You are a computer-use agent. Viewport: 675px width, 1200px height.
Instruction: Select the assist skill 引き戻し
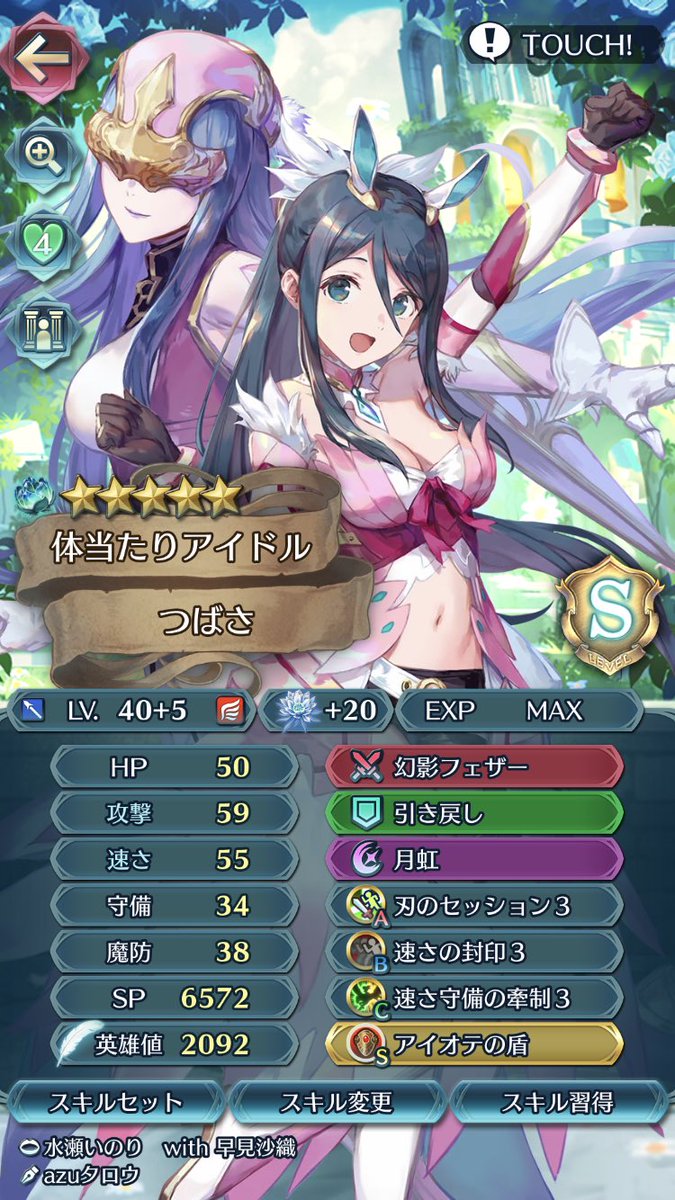pyautogui.click(x=475, y=813)
